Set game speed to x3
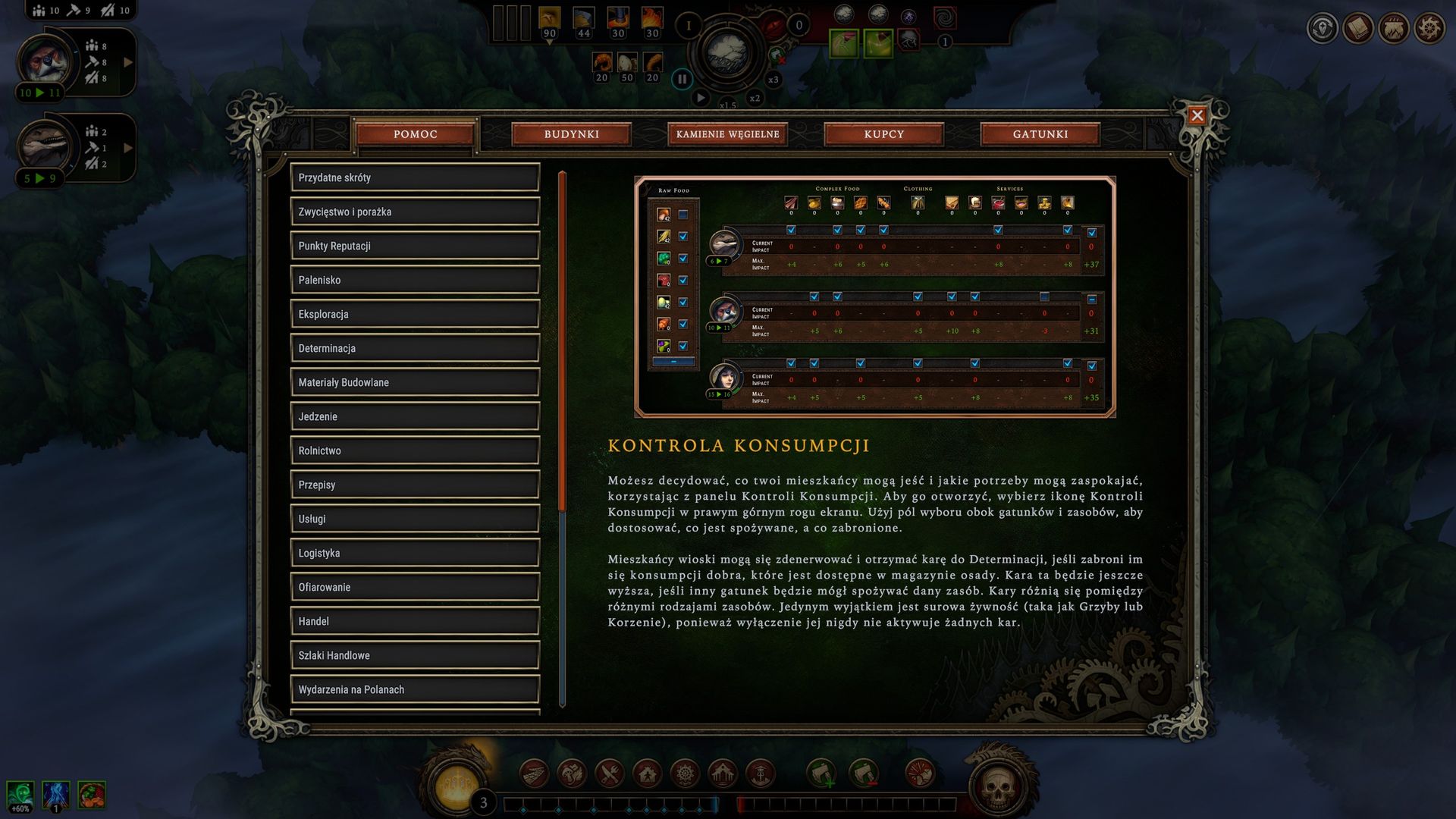Image resolution: width=1456 pixels, height=819 pixels. pos(773,80)
